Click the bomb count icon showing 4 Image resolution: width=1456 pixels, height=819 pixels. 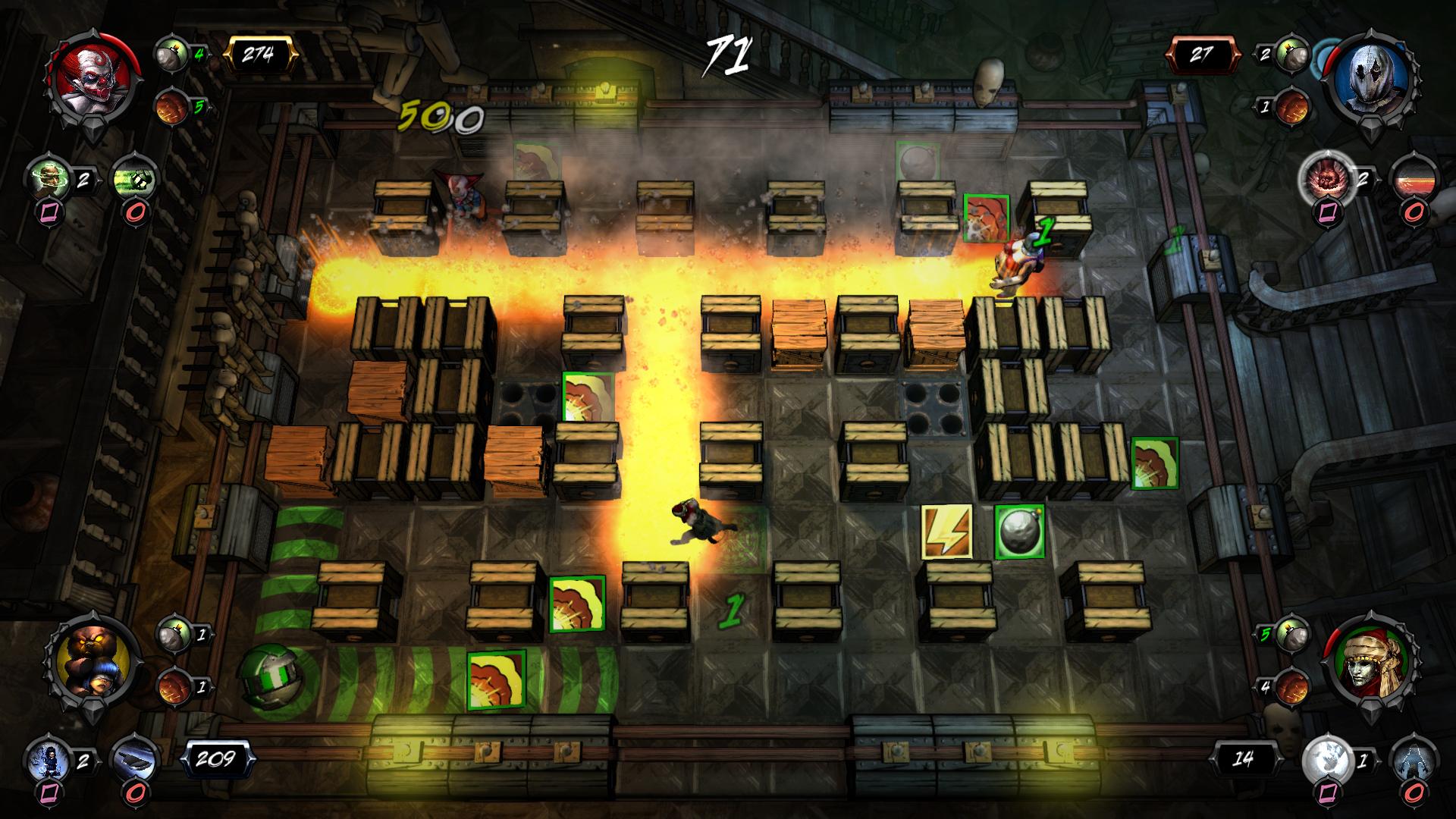(173, 53)
